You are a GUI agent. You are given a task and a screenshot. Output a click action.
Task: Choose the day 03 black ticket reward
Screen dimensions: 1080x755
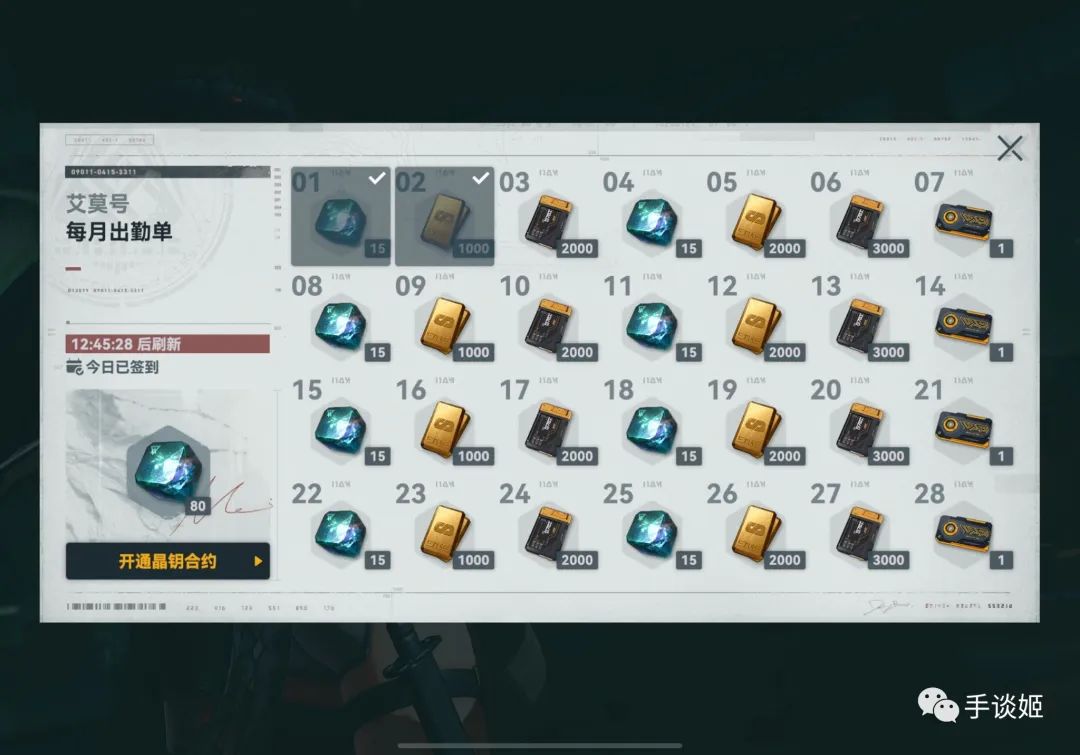(548, 221)
